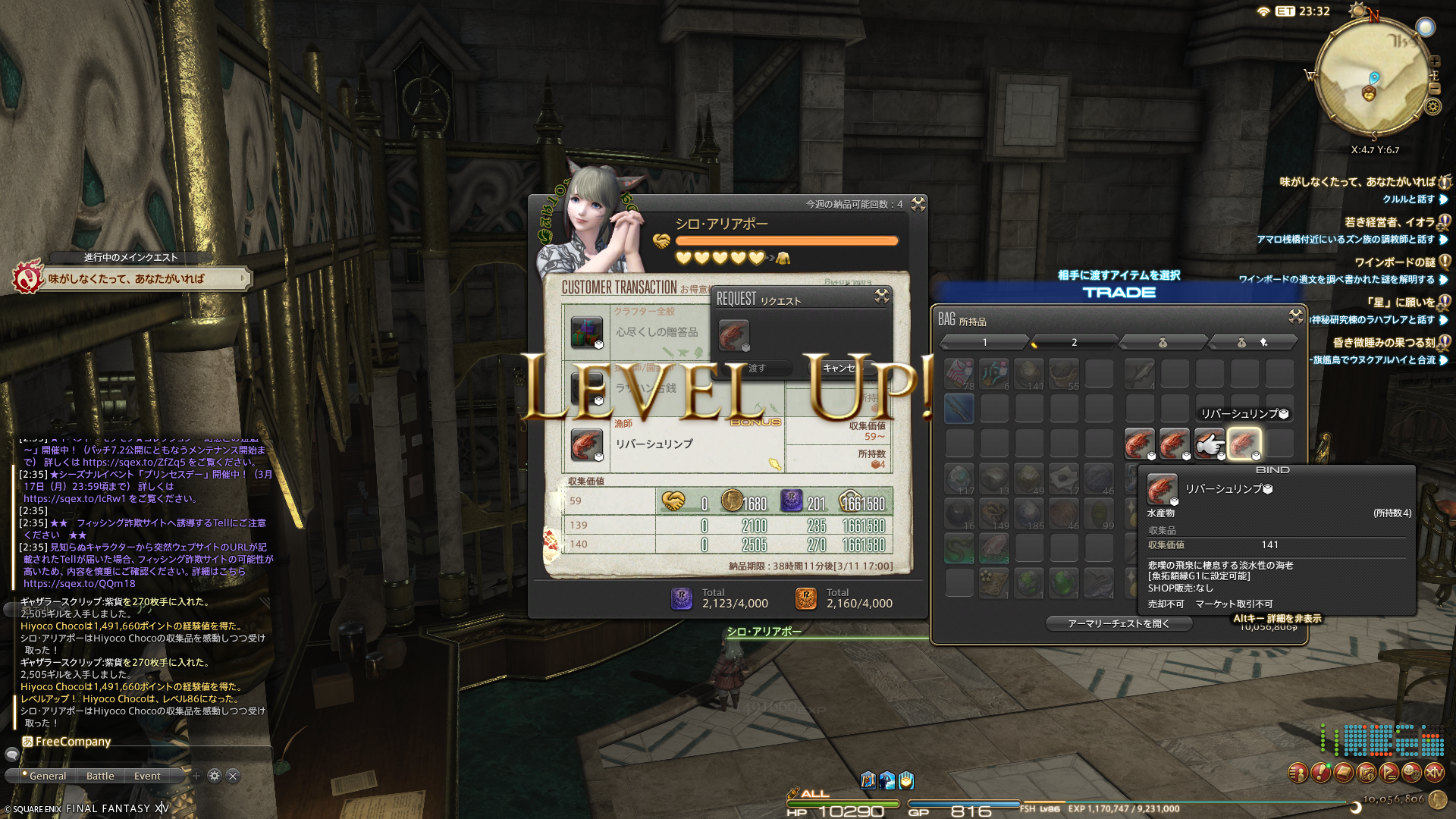Switch to the Battle chat tab
The image size is (1456, 819).
(100, 776)
